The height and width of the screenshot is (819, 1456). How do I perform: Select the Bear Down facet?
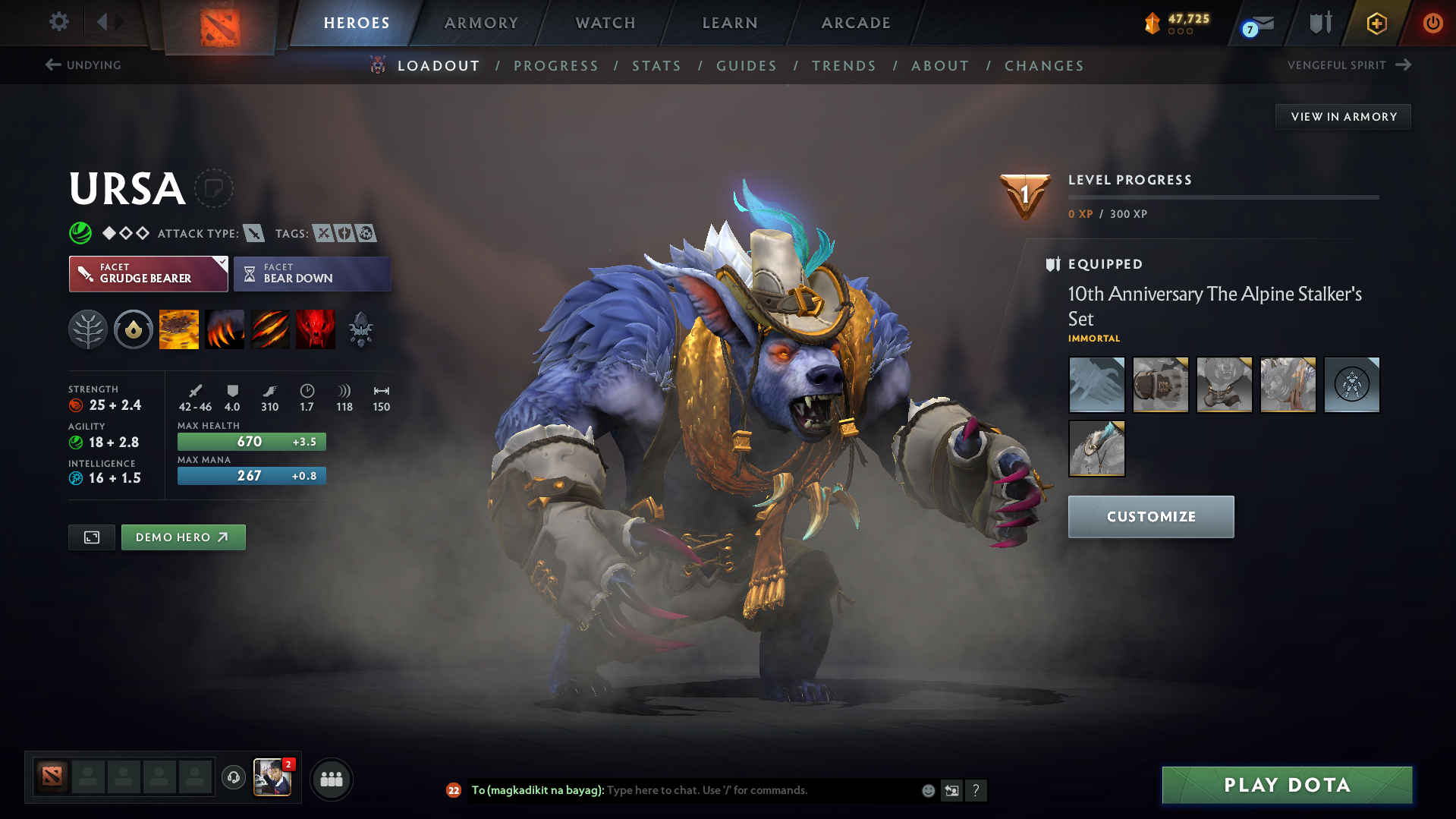click(x=311, y=273)
